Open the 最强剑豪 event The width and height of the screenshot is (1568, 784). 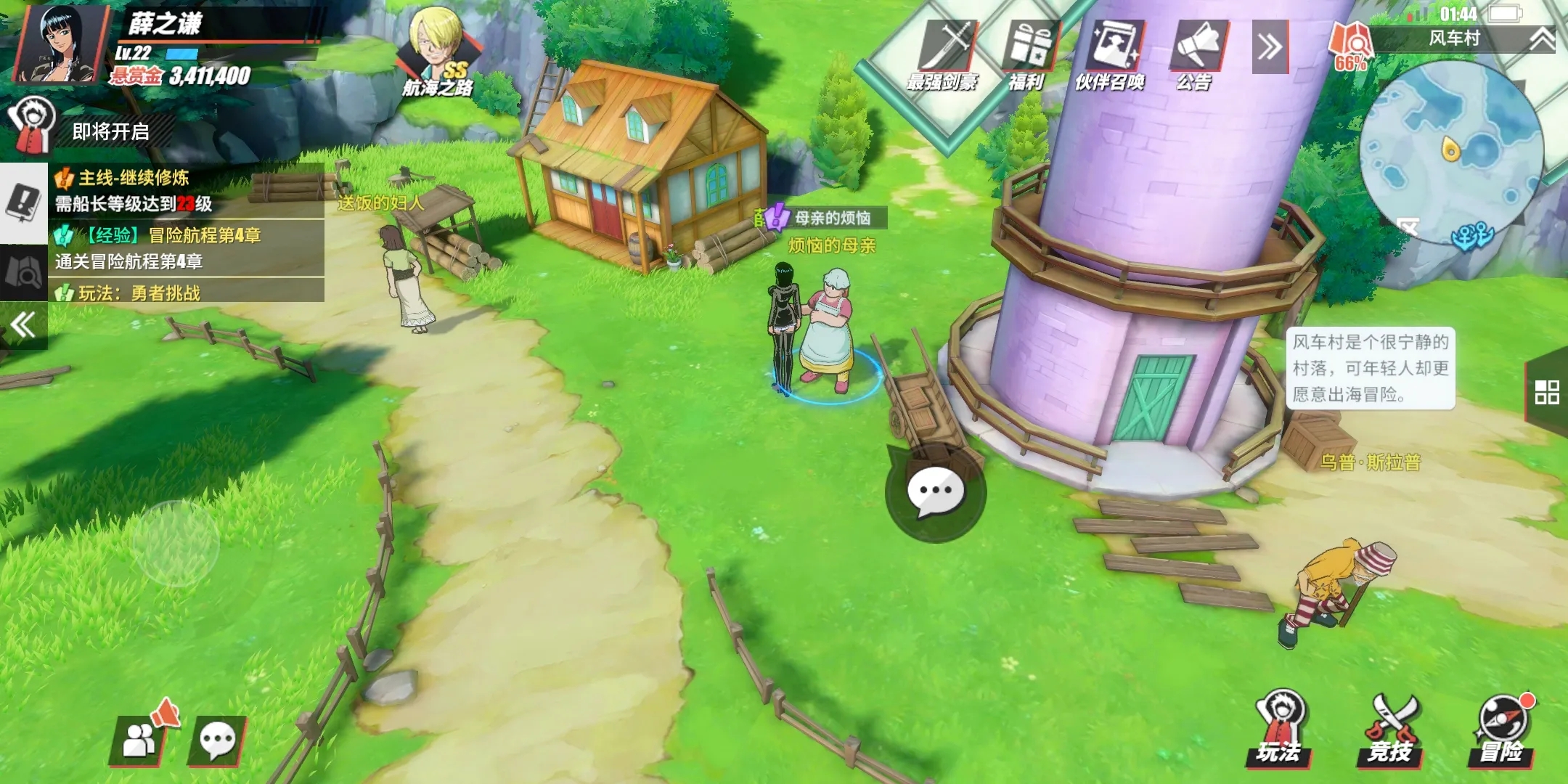(x=944, y=54)
